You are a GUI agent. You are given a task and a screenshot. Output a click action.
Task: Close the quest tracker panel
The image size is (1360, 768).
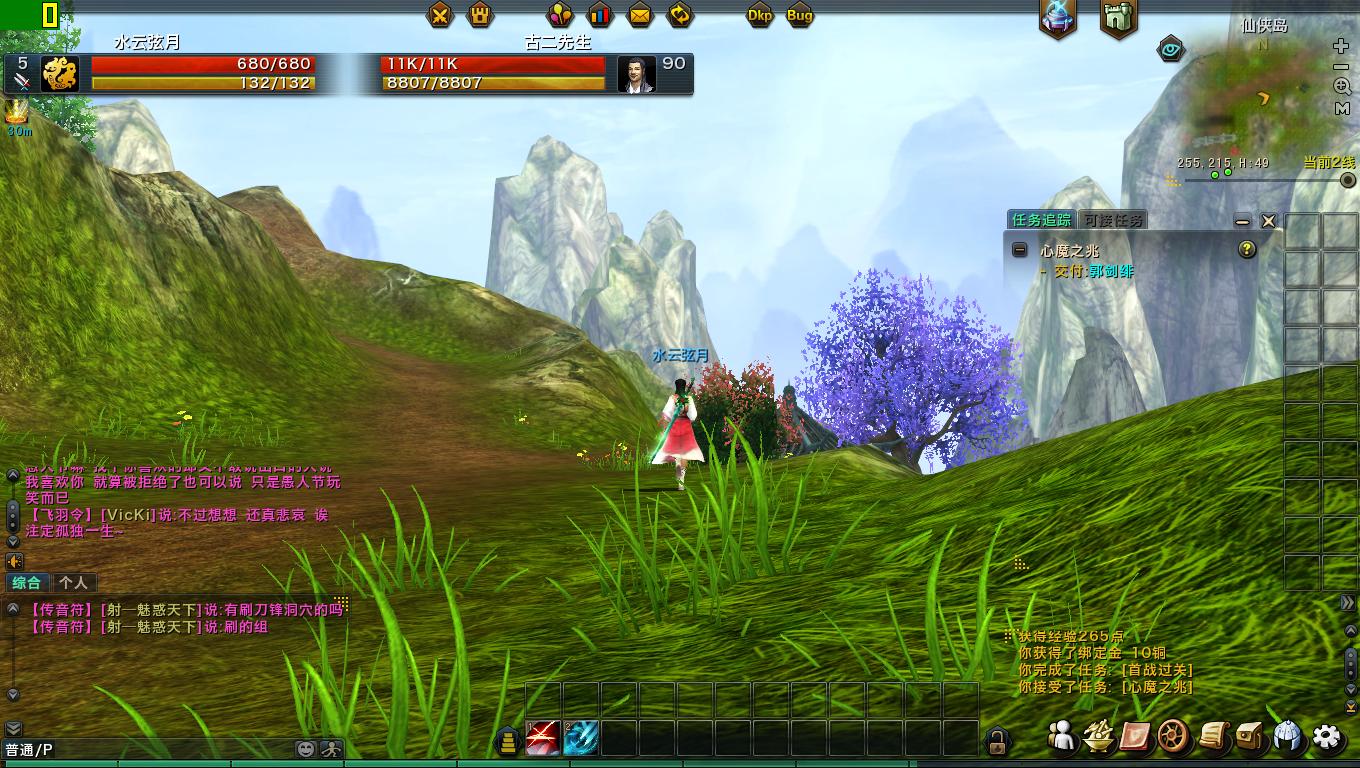1268,221
